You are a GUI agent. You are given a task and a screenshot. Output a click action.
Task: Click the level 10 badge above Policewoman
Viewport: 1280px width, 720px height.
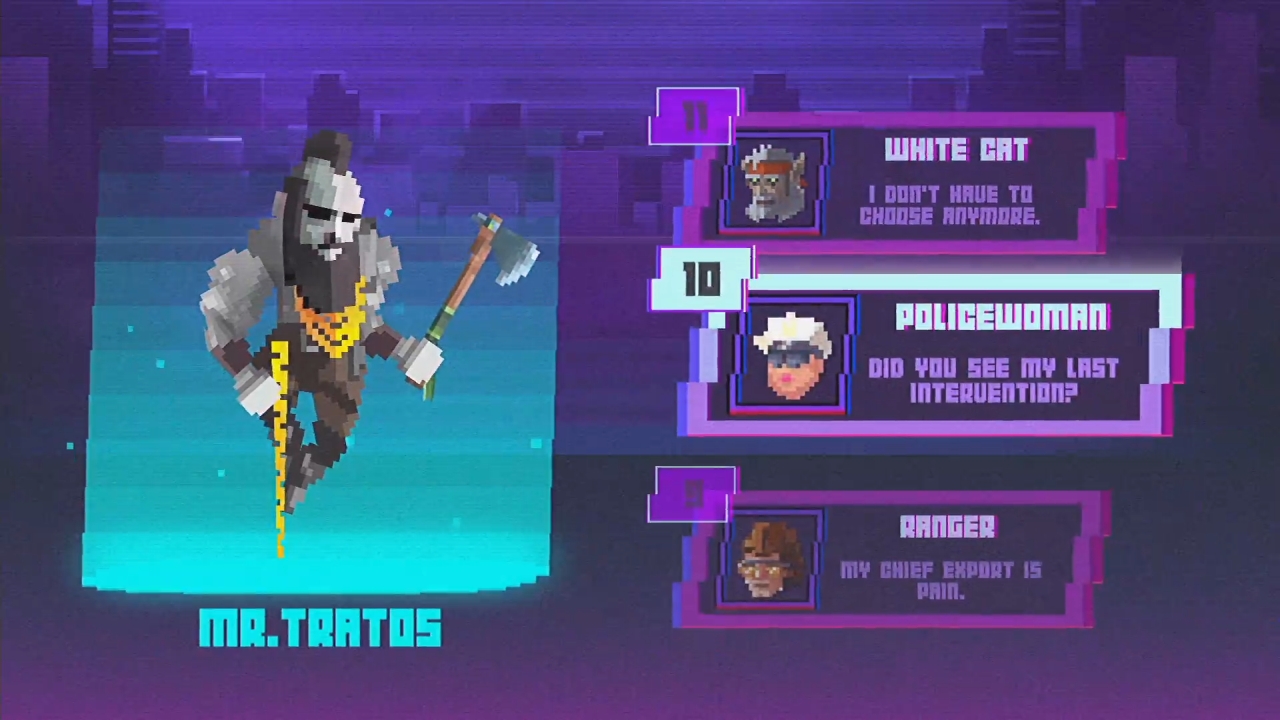pyautogui.click(x=703, y=281)
